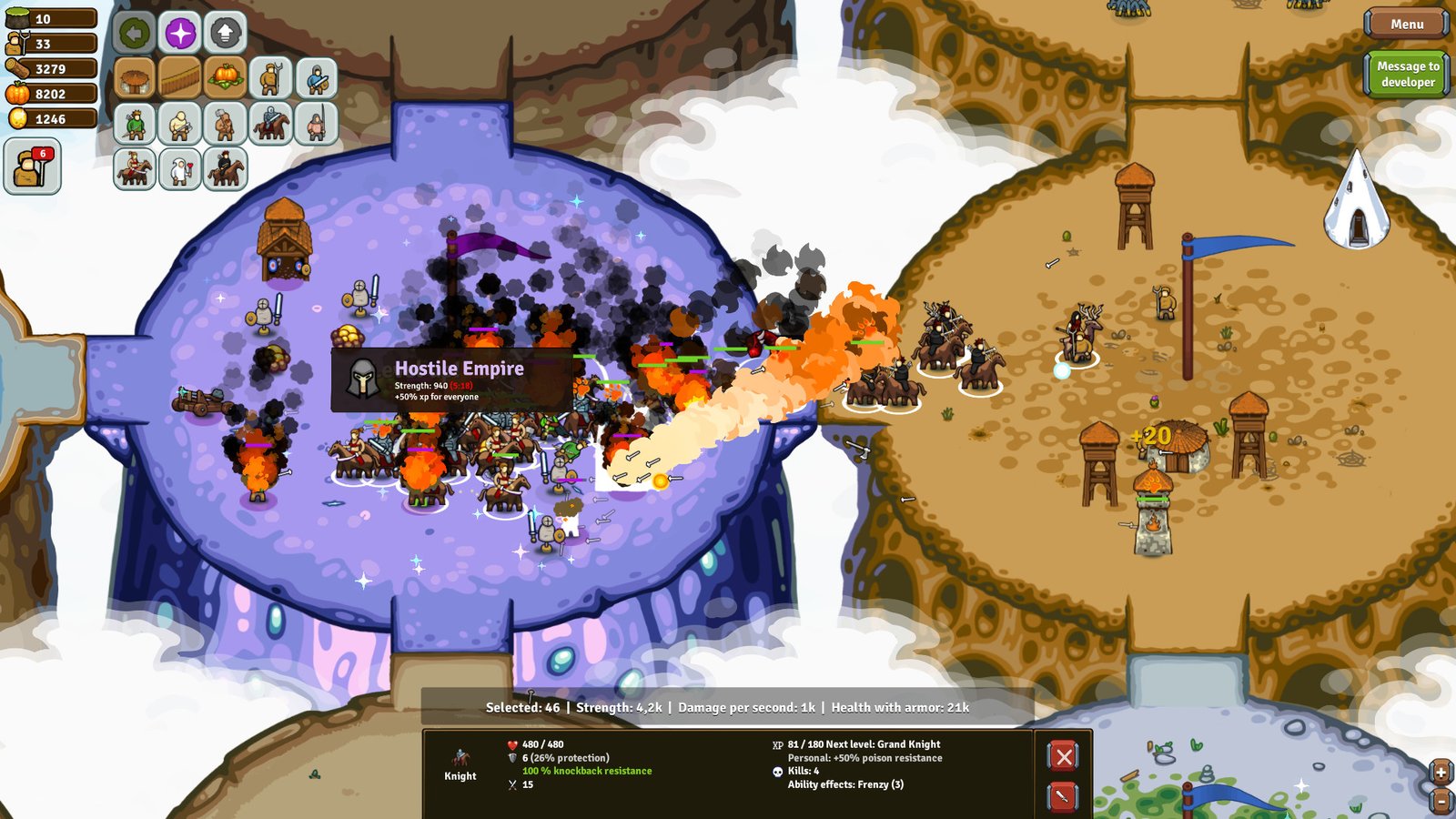Select the mounted knight unit icon

[x=269, y=125]
